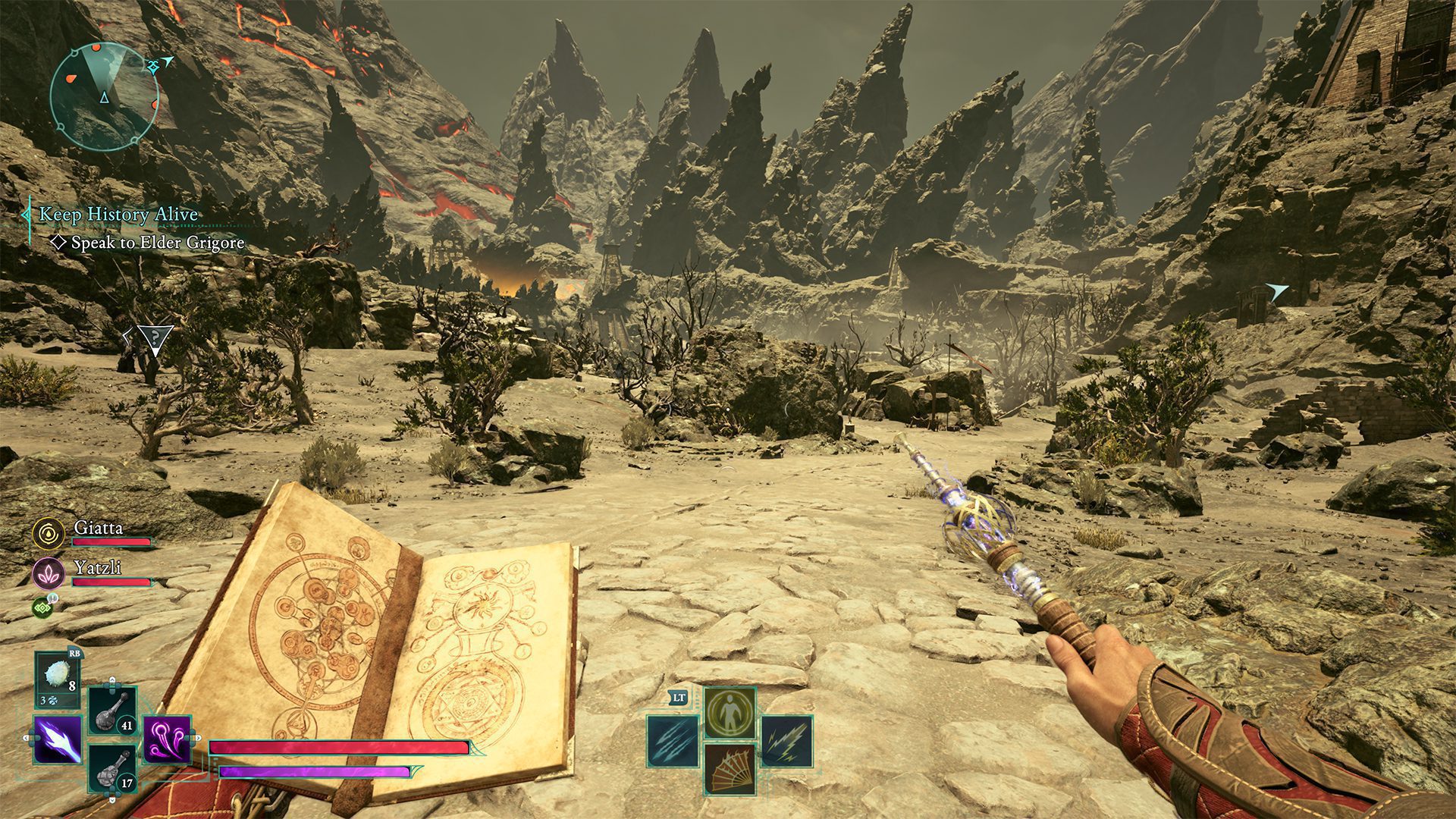This screenshot has height=819, width=1456.
Task: Select the top potion flask with 41
Action: 113,711
